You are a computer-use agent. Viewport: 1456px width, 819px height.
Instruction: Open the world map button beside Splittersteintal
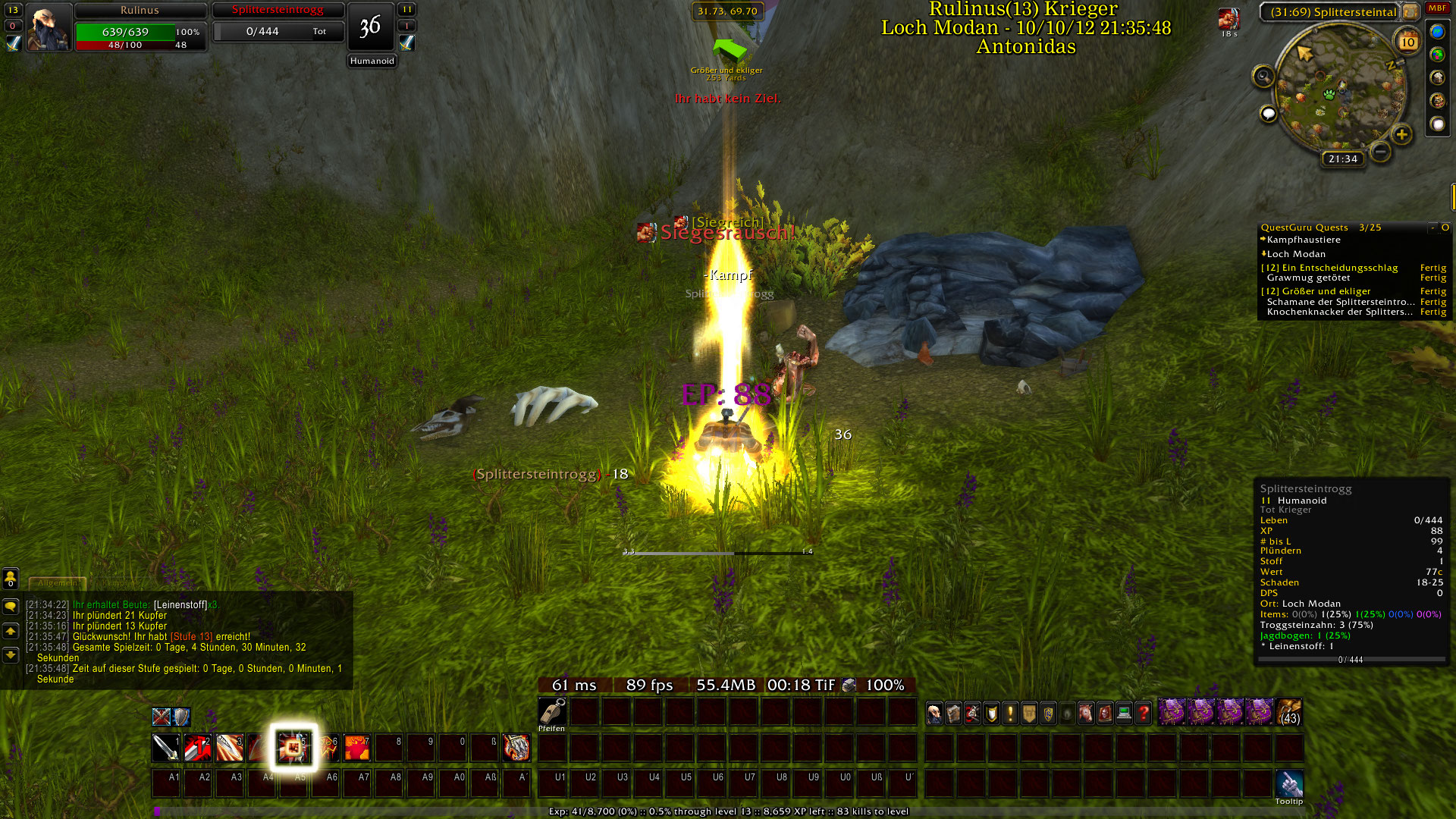click(x=1410, y=12)
